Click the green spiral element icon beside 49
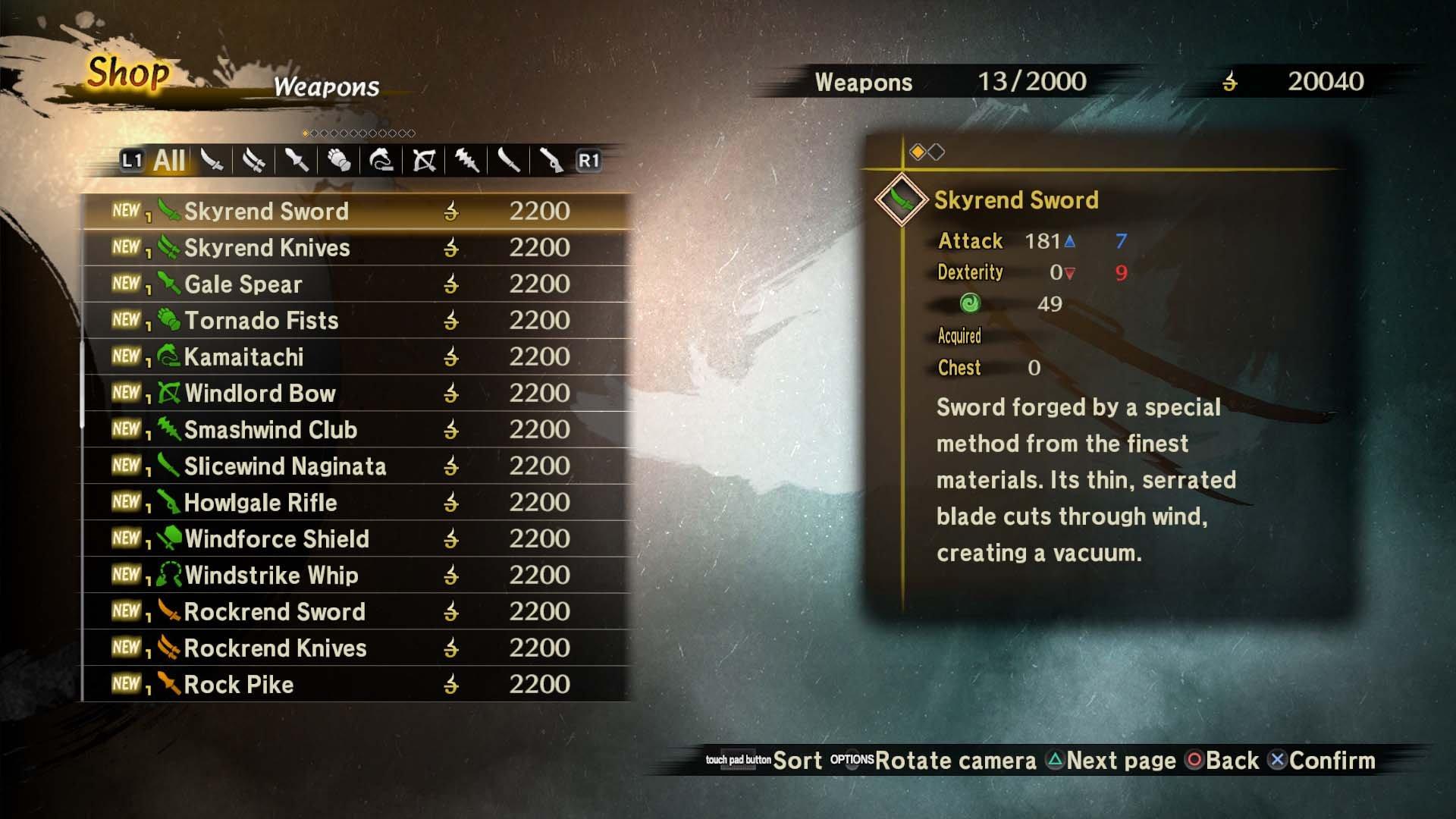The image size is (1456, 819). point(971,303)
